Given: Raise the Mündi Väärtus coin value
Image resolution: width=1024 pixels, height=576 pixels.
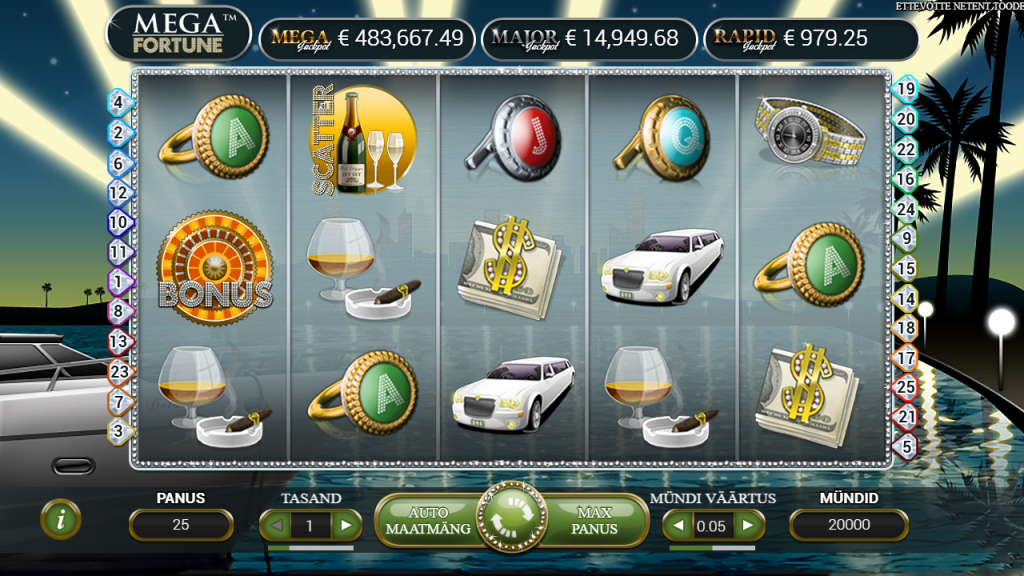Looking at the screenshot, I should (x=749, y=525).
